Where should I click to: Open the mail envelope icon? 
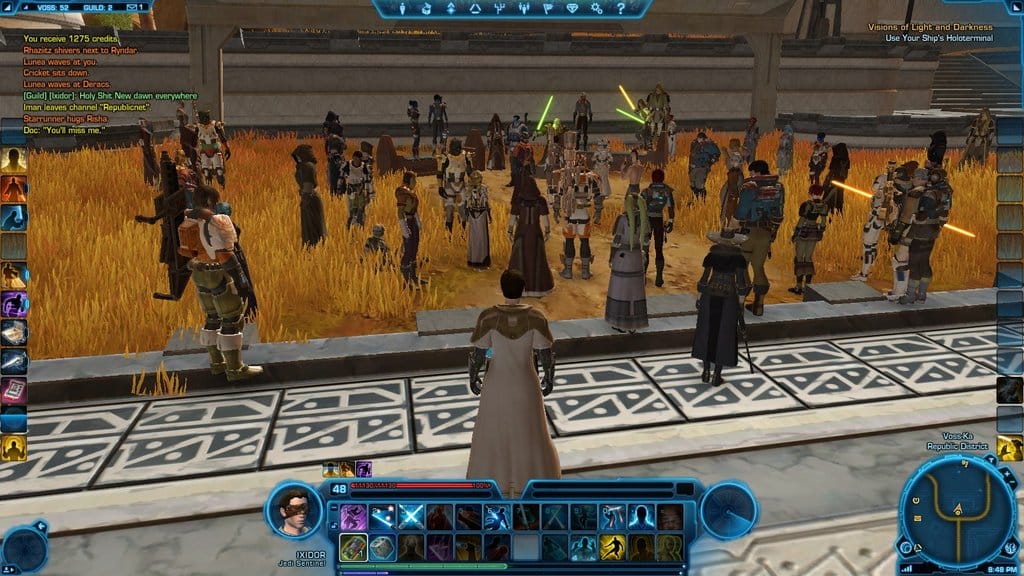click(x=134, y=7)
